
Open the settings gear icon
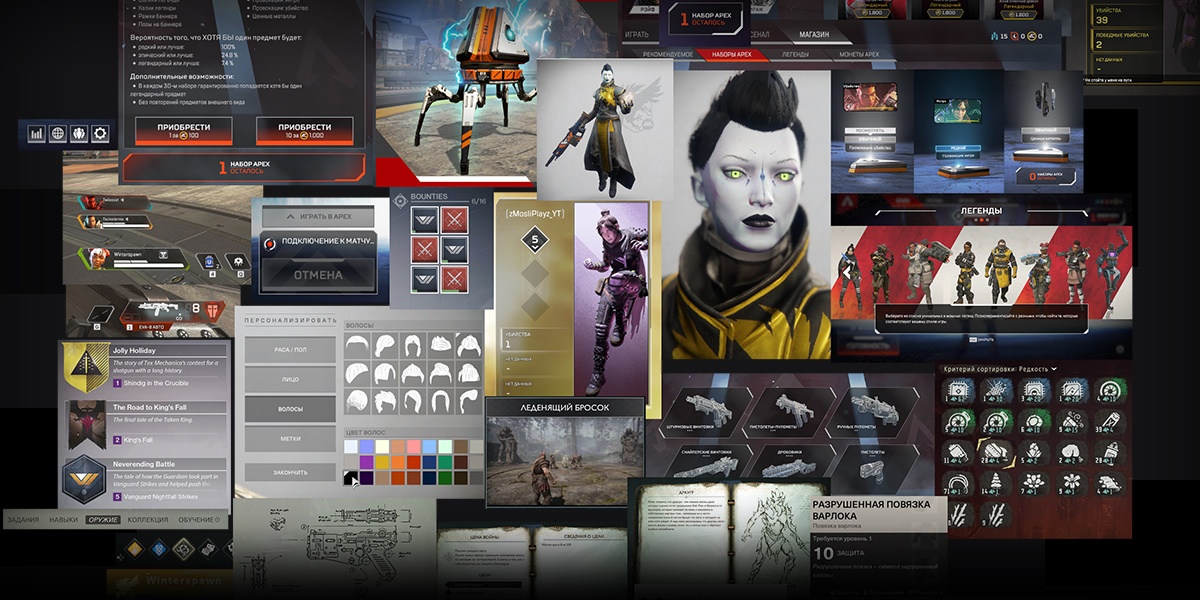coord(100,133)
